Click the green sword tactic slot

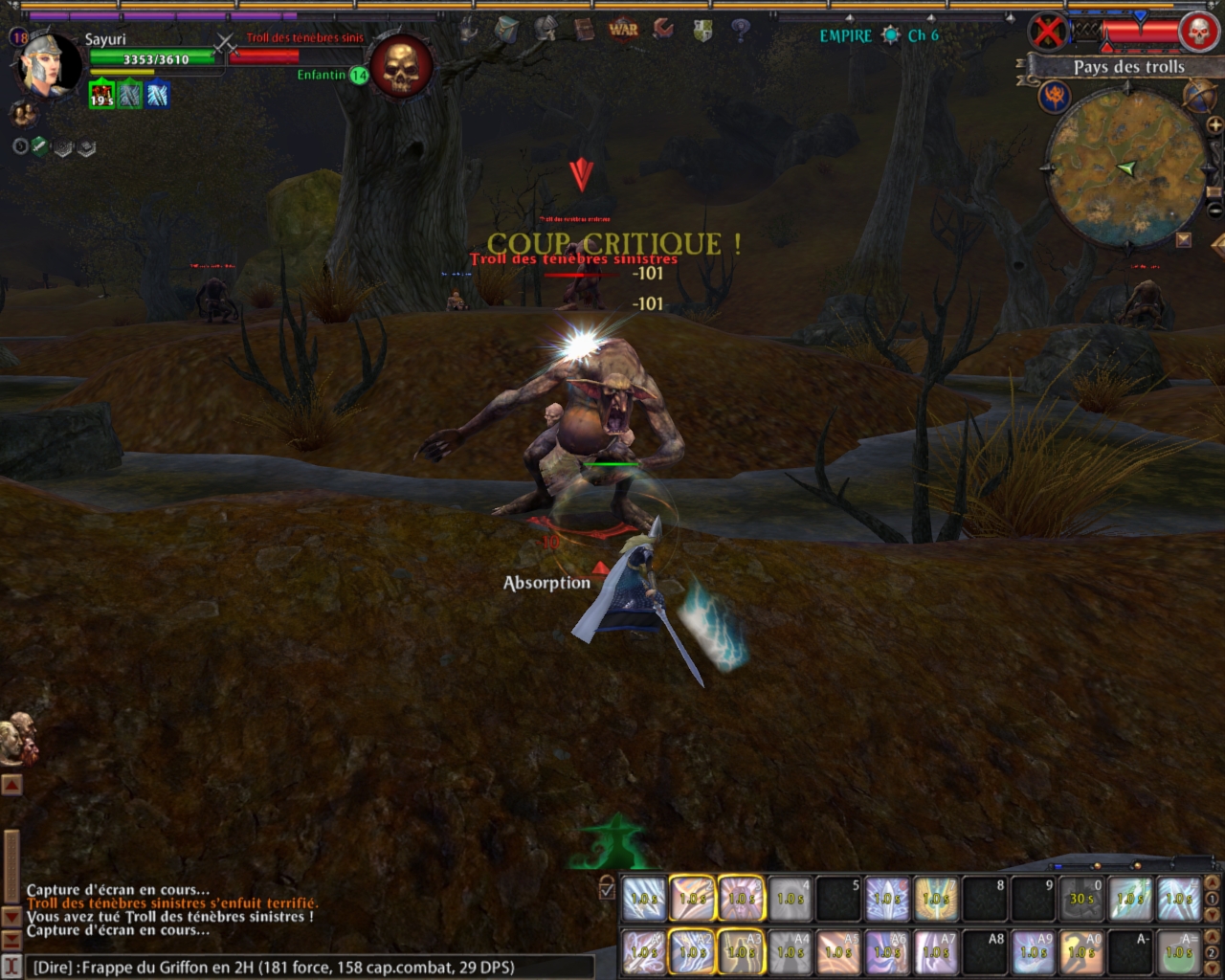39,146
